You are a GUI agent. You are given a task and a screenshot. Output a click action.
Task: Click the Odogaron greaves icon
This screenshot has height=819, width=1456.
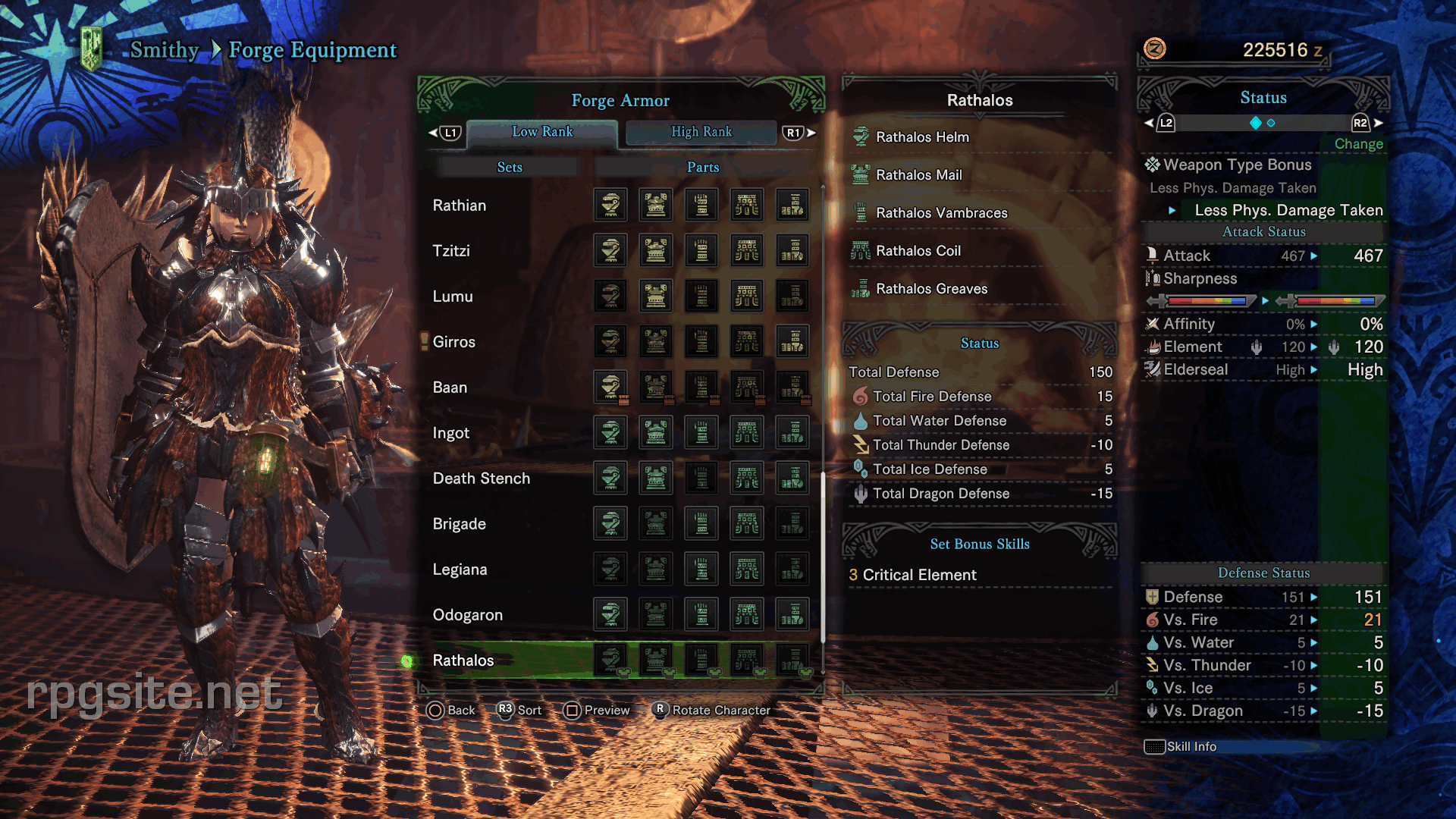[x=792, y=614]
